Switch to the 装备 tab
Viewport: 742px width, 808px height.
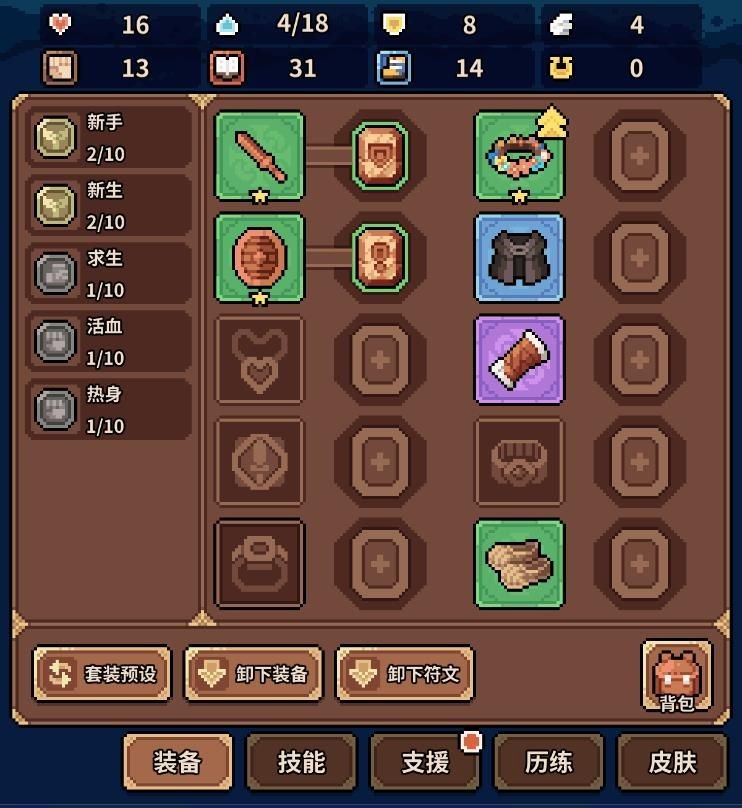coord(177,762)
